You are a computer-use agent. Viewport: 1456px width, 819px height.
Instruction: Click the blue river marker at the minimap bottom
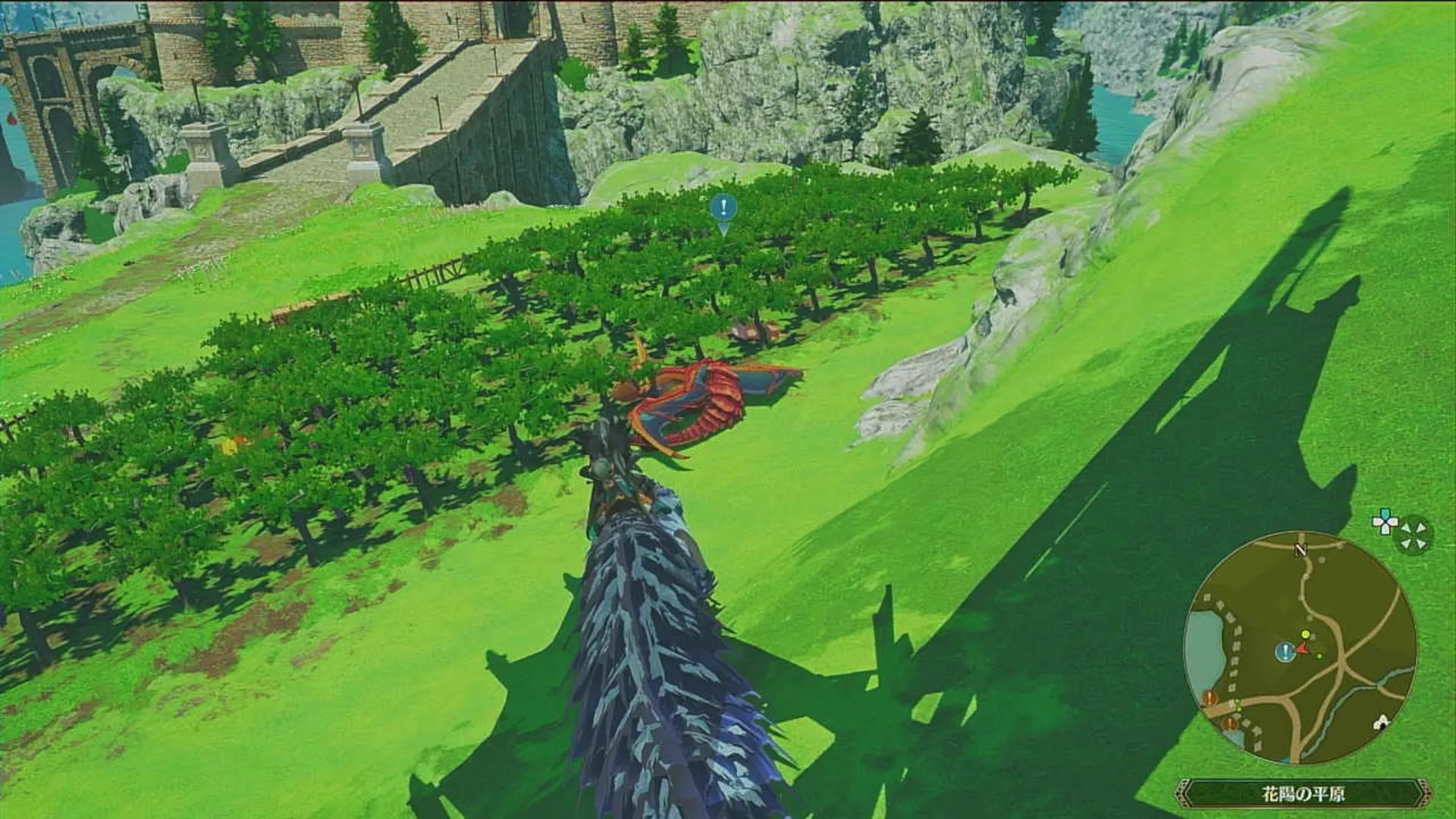(x=1284, y=760)
